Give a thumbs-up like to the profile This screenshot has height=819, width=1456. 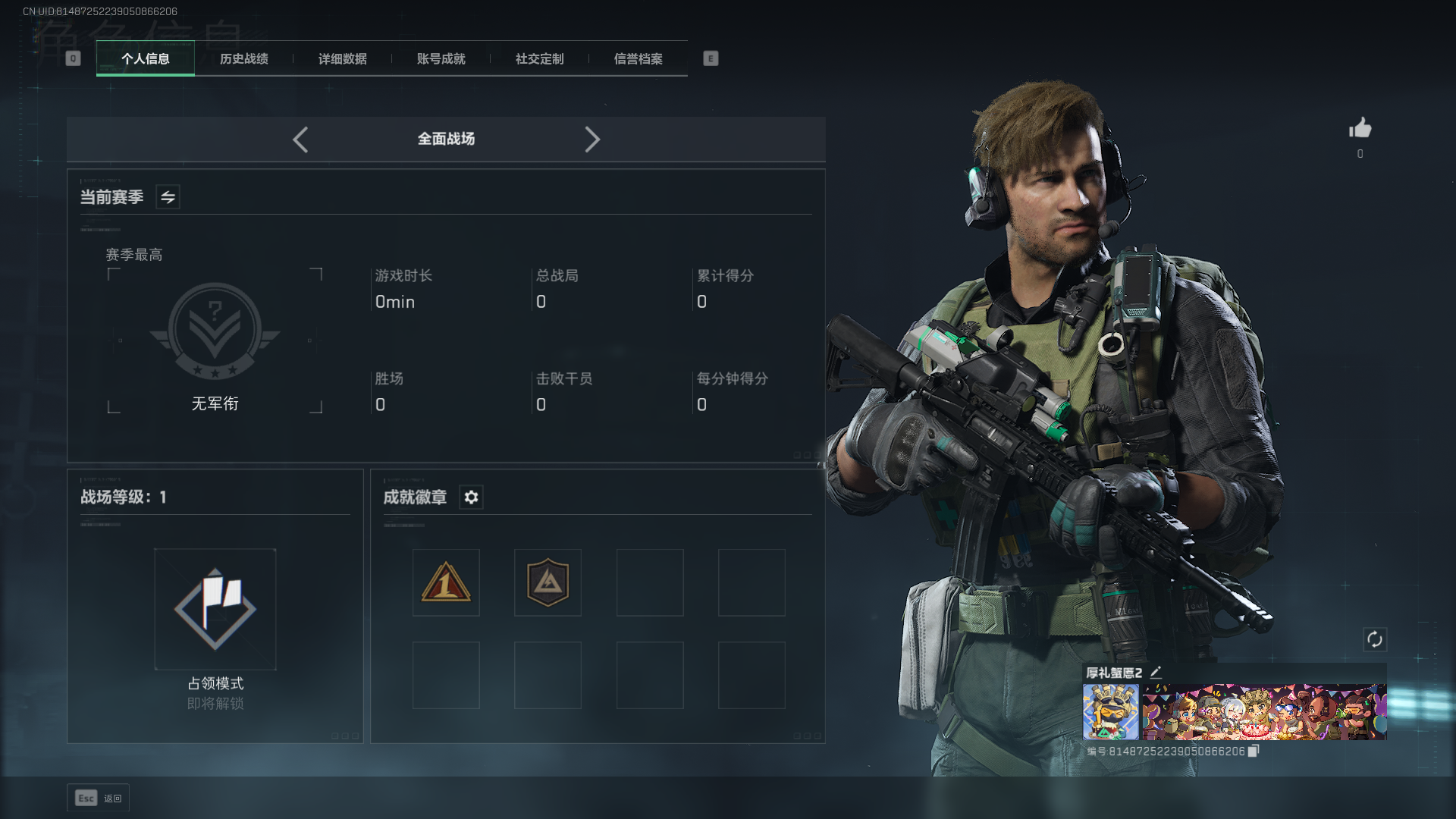pos(1360,128)
